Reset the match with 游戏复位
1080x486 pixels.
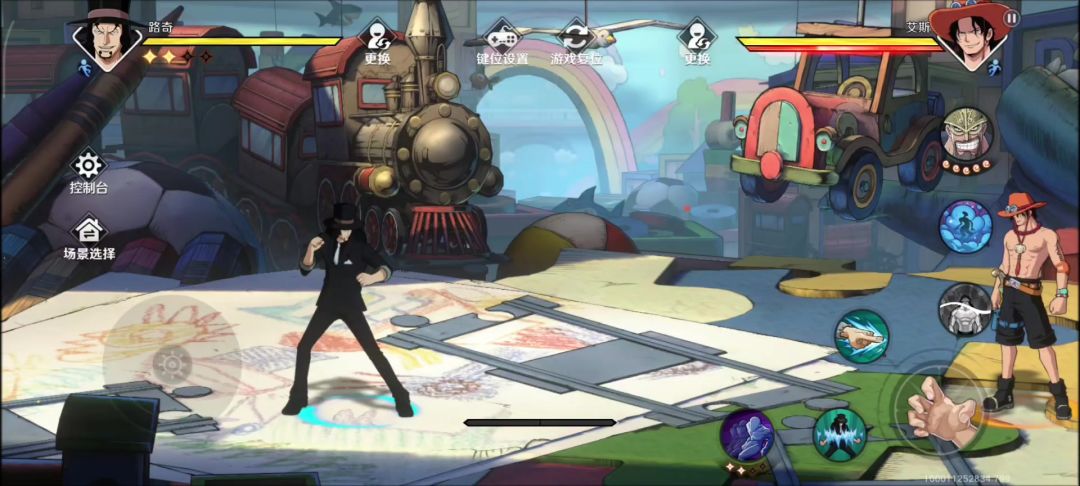pos(576,42)
